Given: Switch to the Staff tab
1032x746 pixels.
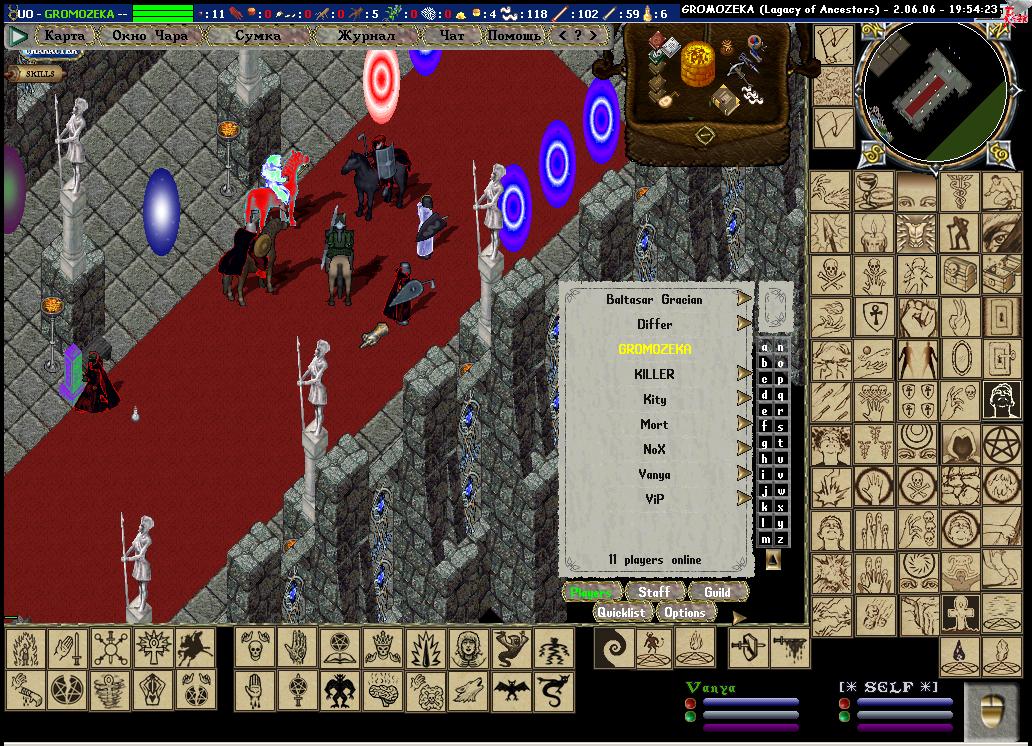Looking at the screenshot, I should (654, 592).
